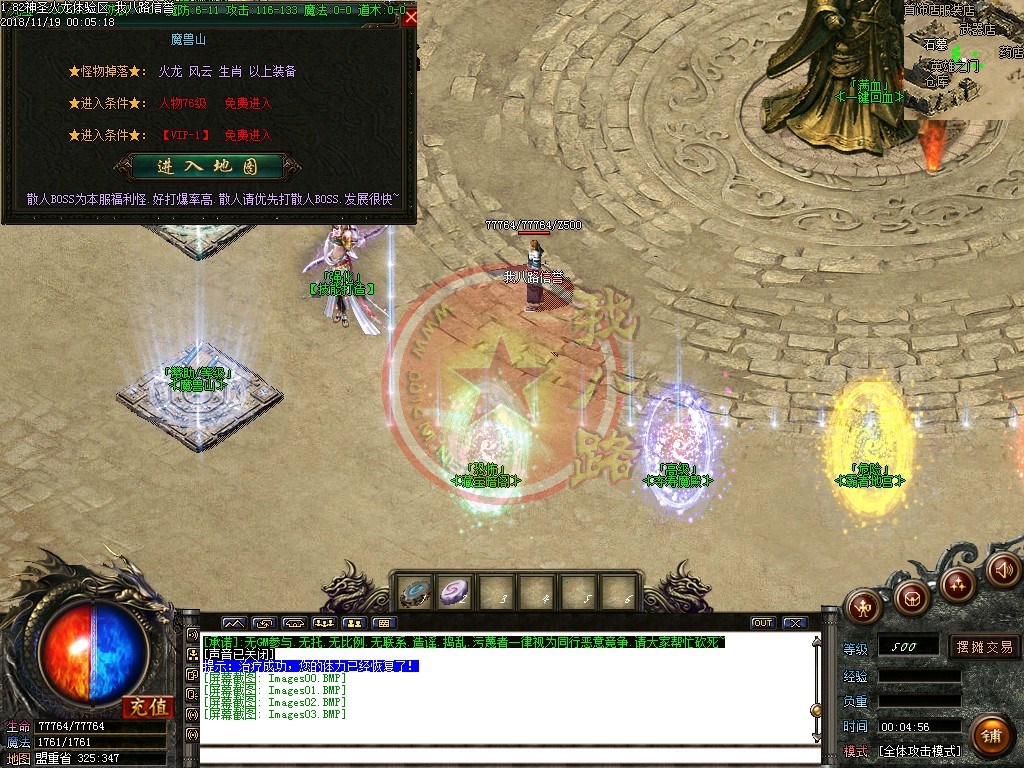Click the chat window scrollbar
This screenshot has width=1024, height=768.
(816, 688)
